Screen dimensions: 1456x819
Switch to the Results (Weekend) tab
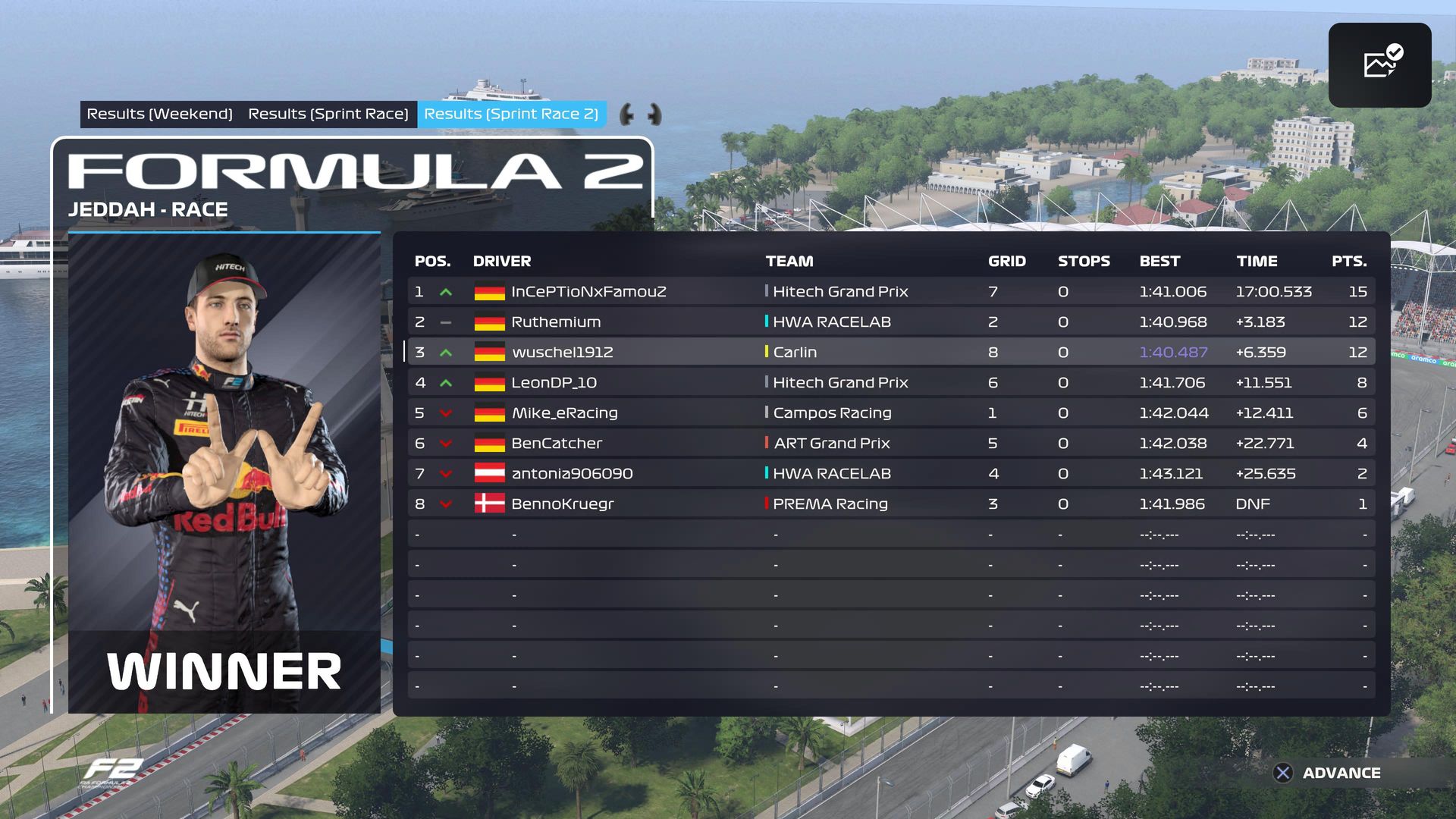tap(159, 114)
